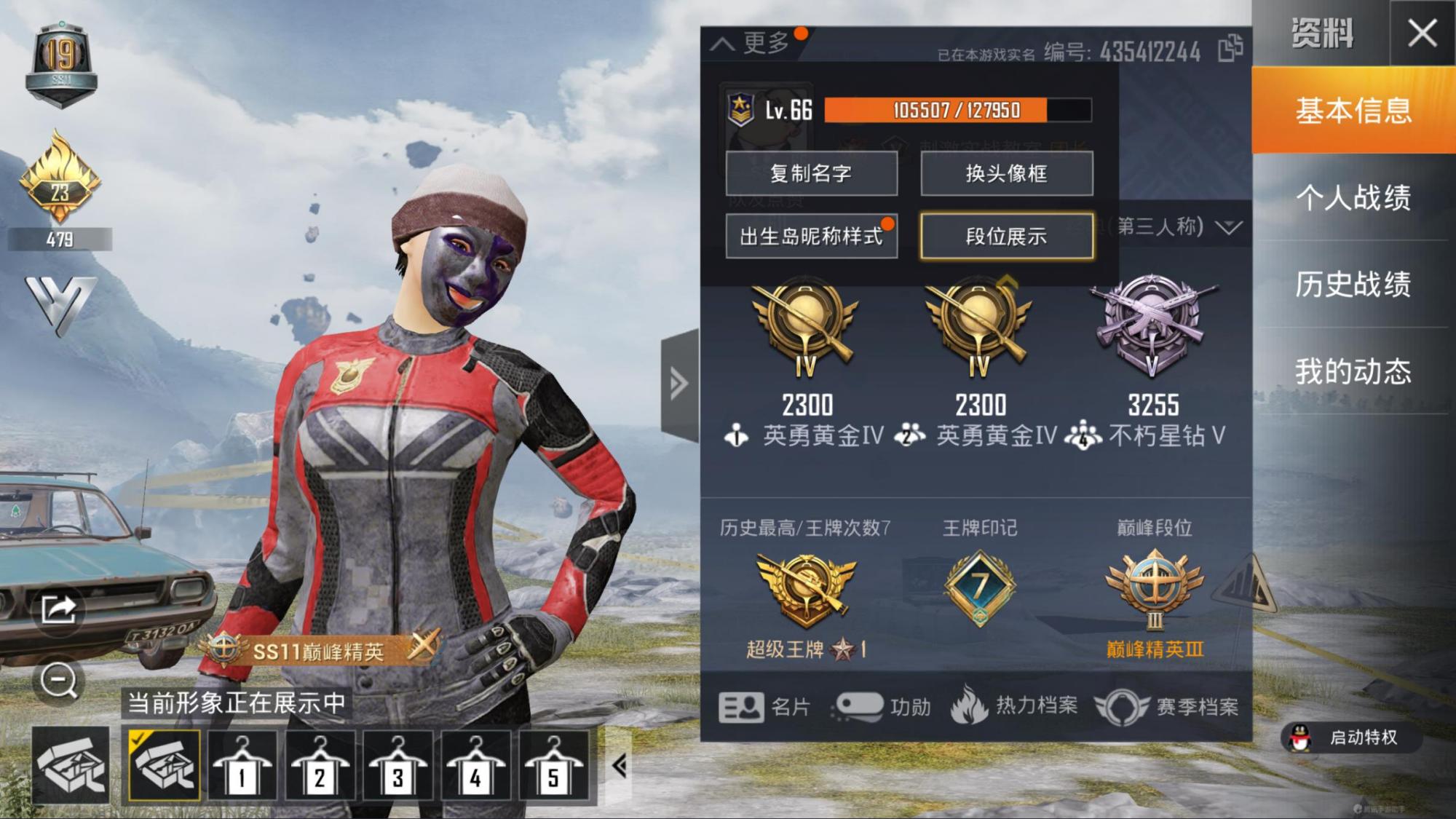
Task: Switch to the 个人战绩 tab
Action: click(1356, 199)
